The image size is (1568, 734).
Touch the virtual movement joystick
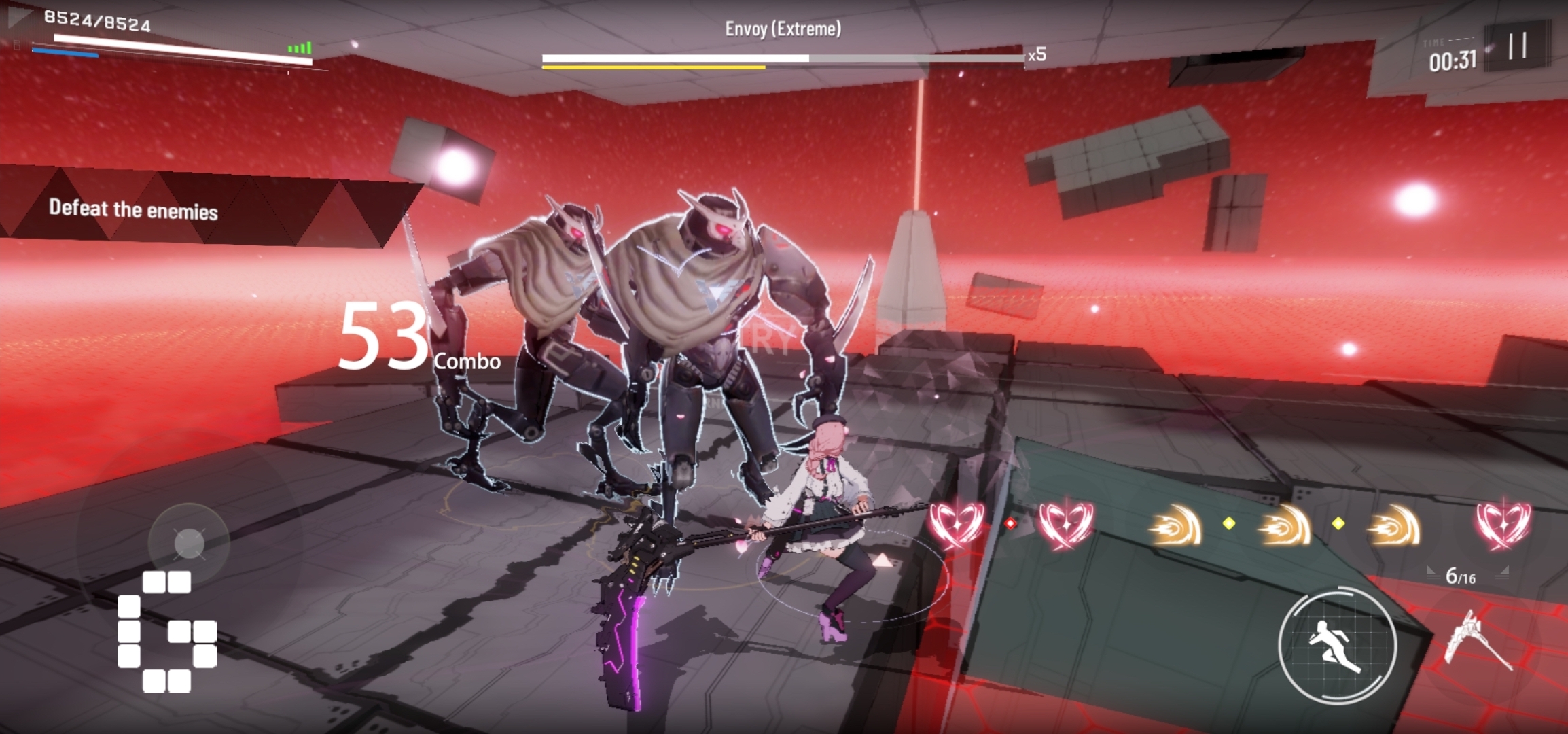pyautogui.click(x=189, y=543)
